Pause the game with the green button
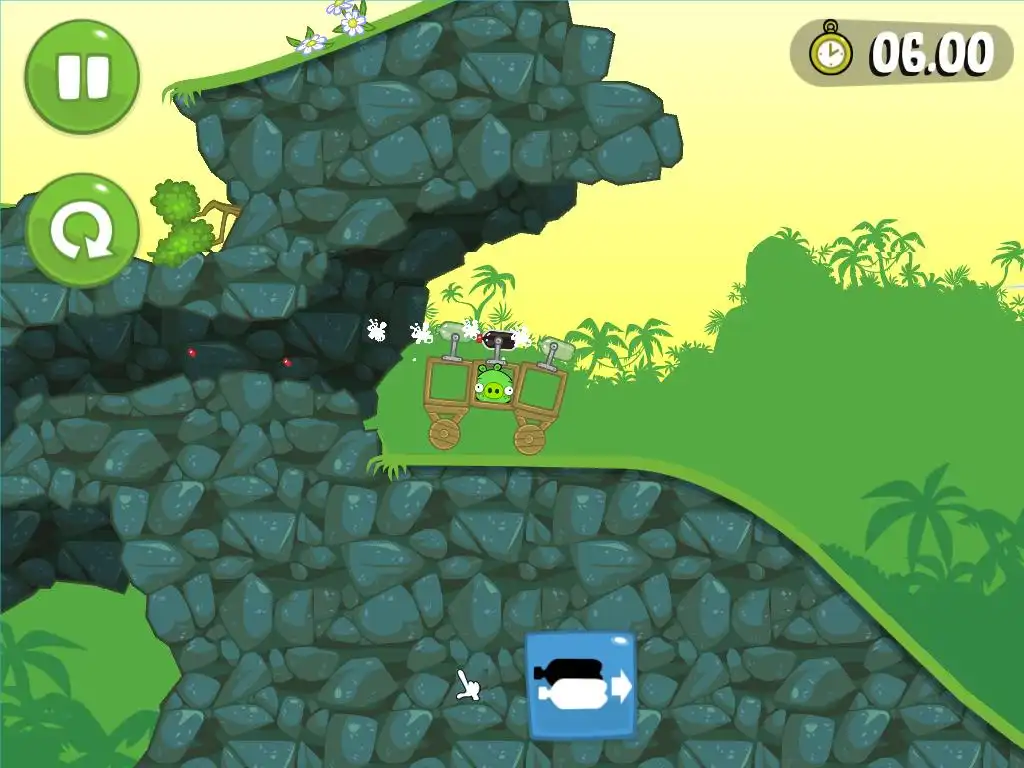 (82, 77)
